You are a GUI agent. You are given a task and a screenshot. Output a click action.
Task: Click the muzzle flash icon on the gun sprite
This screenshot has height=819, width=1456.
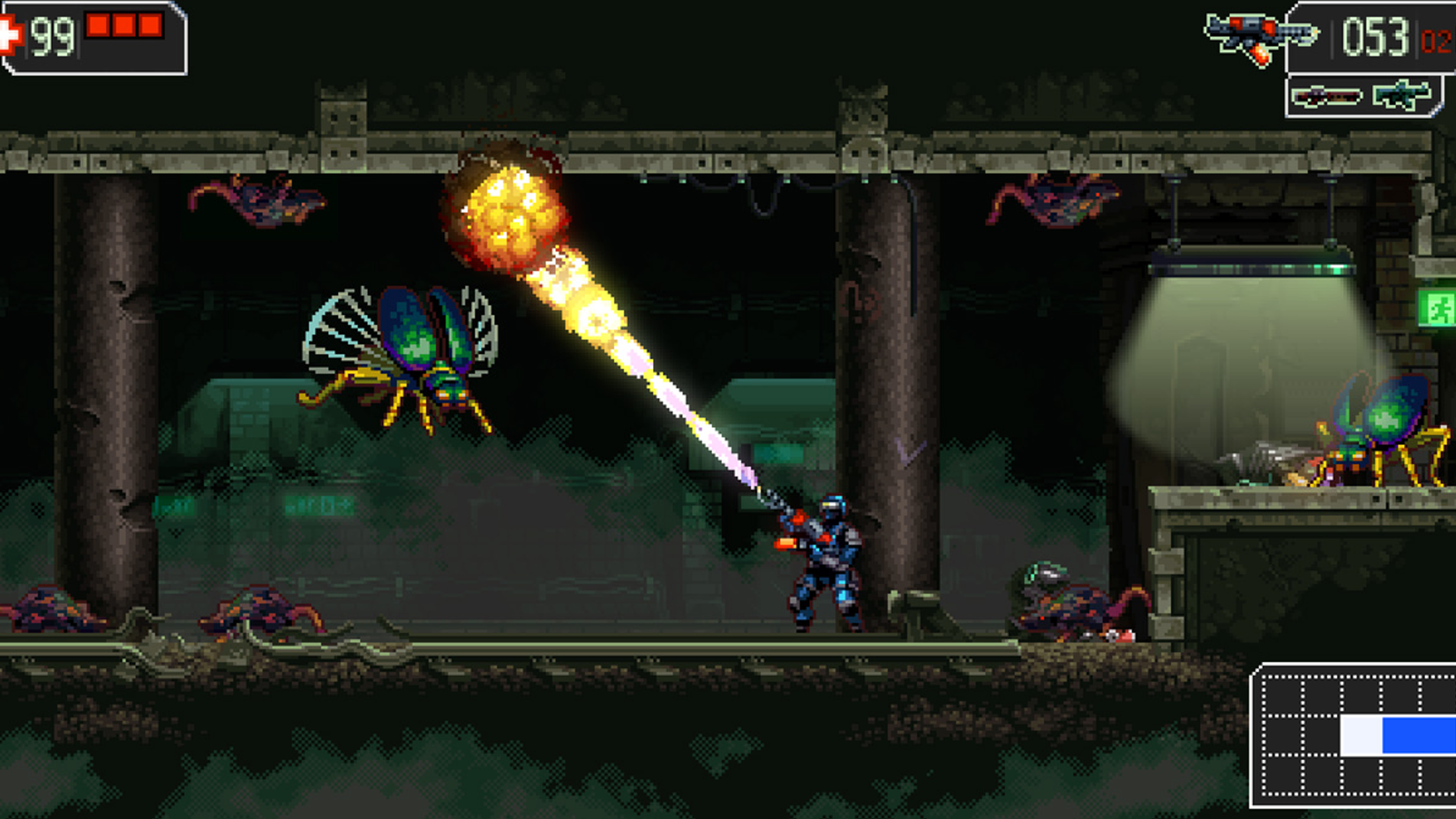pos(1261,53)
